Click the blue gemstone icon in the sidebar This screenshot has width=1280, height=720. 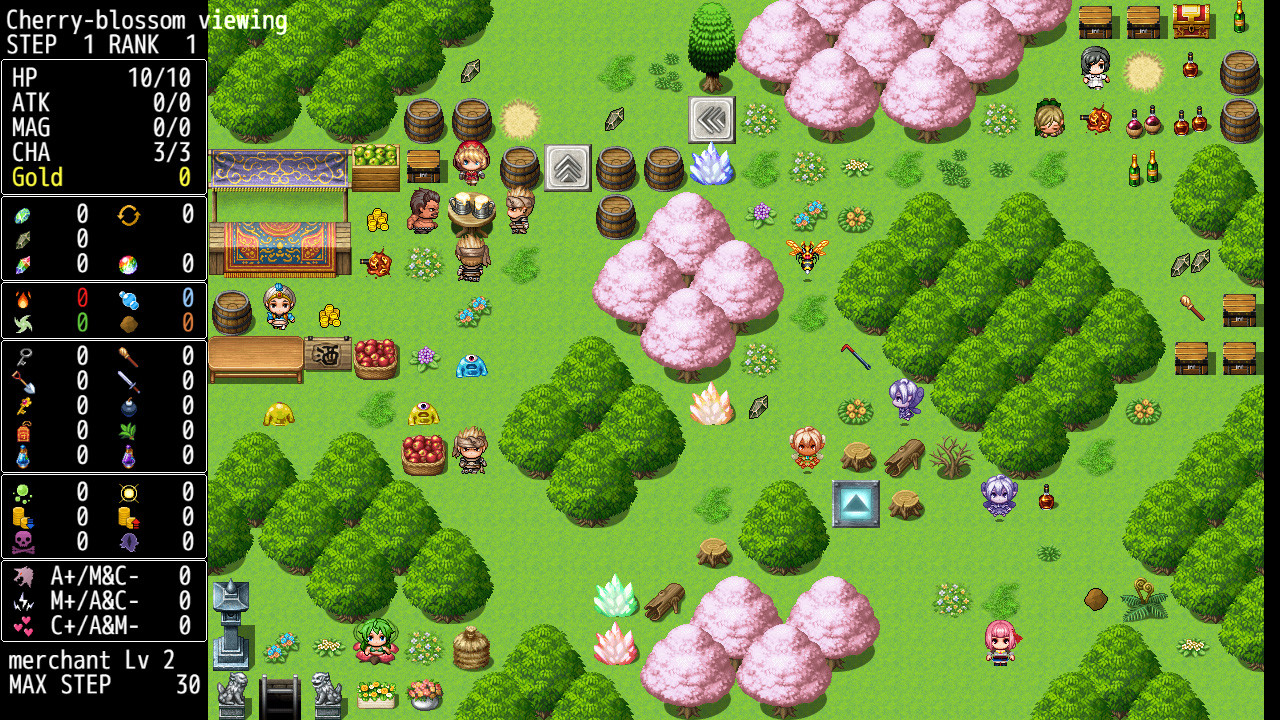22,216
